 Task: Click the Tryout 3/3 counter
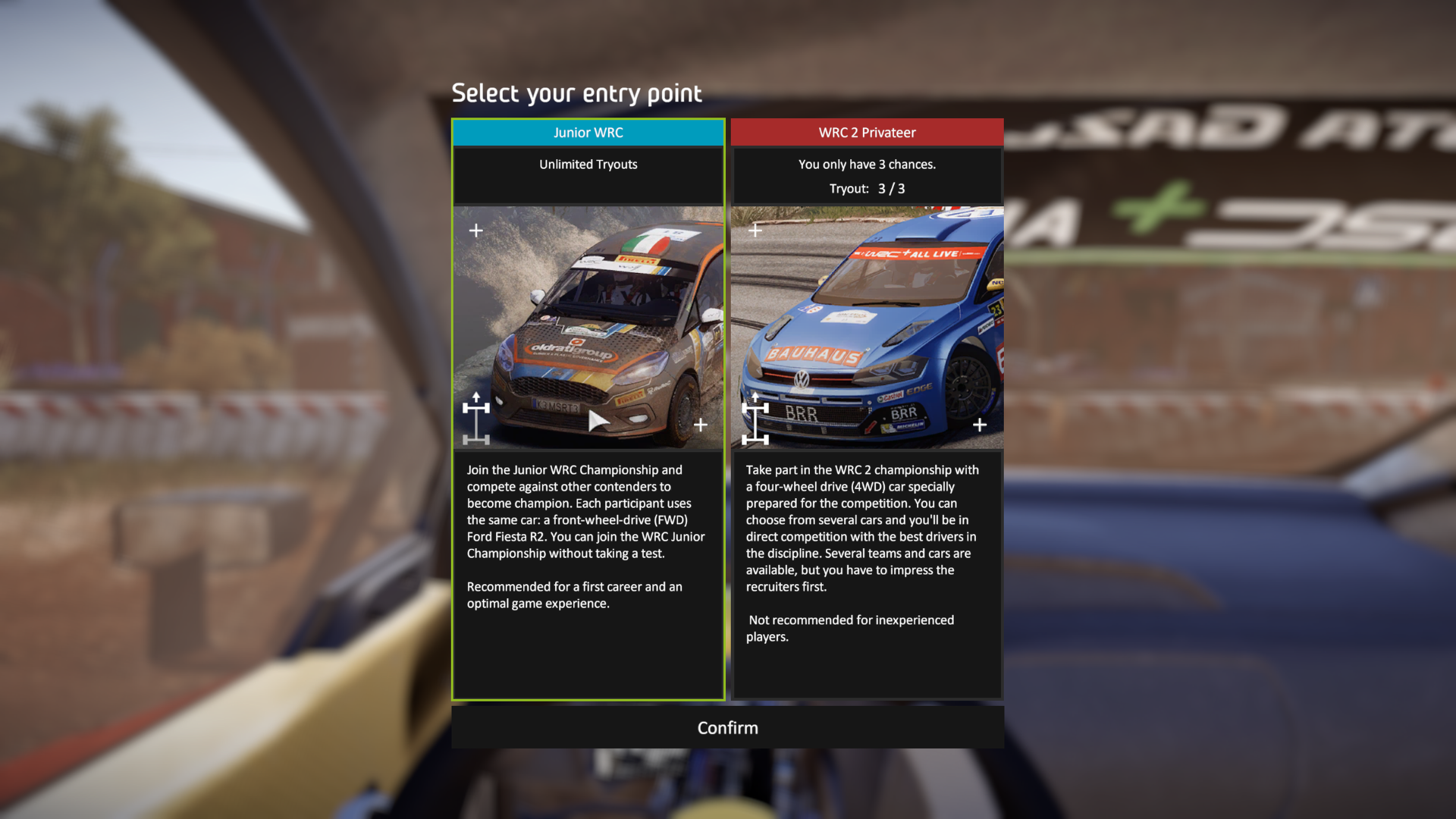point(867,189)
